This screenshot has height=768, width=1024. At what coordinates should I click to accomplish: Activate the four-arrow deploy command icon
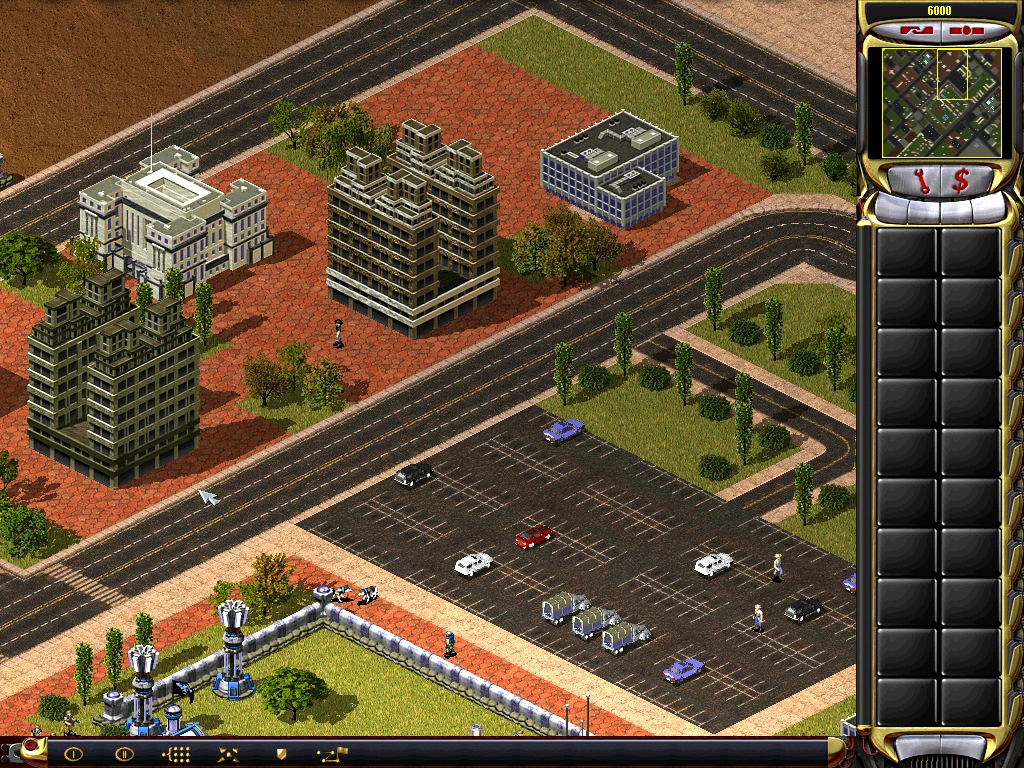229,754
